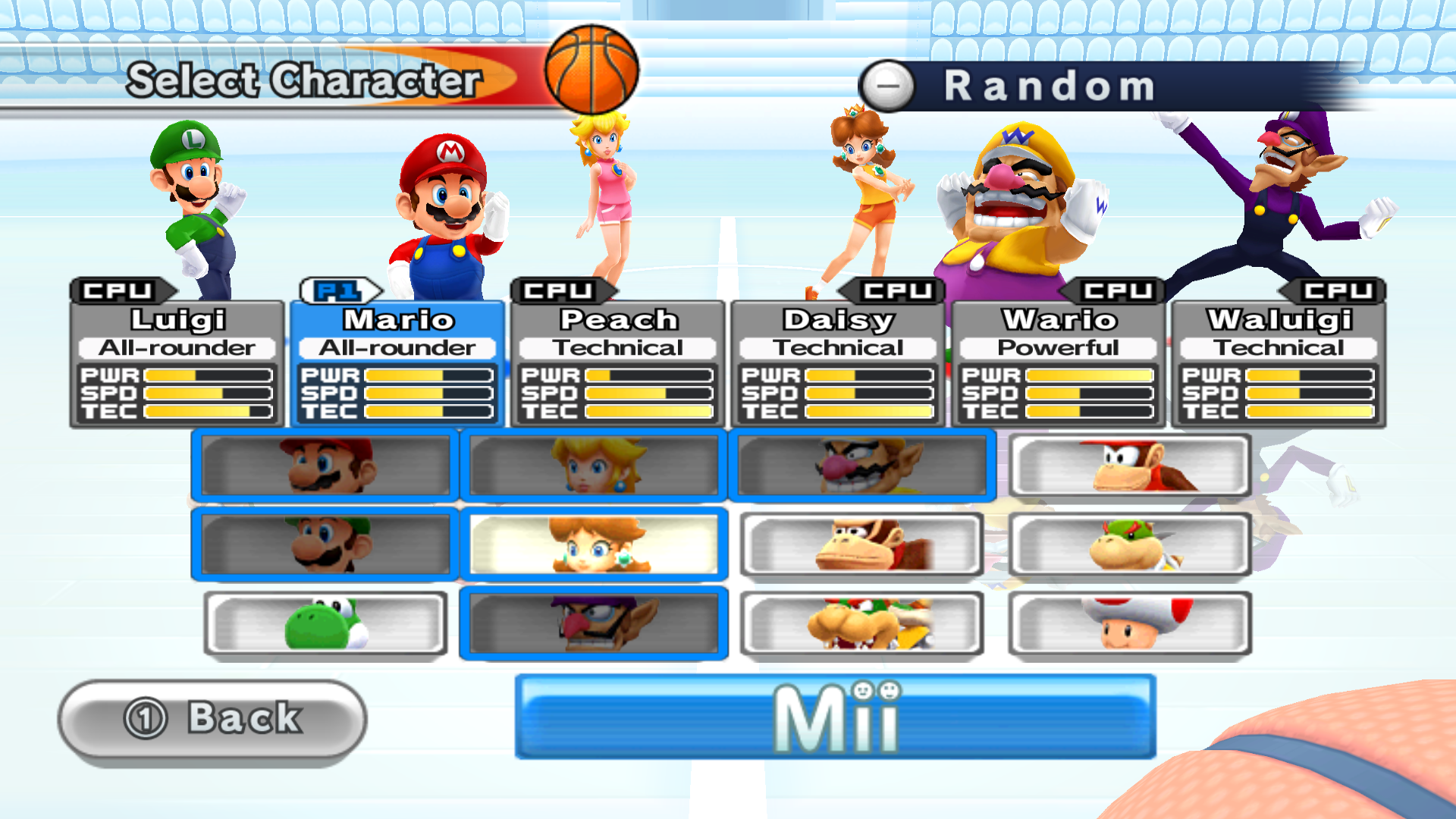Pick Yoshi from the character grid

coord(326,622)
